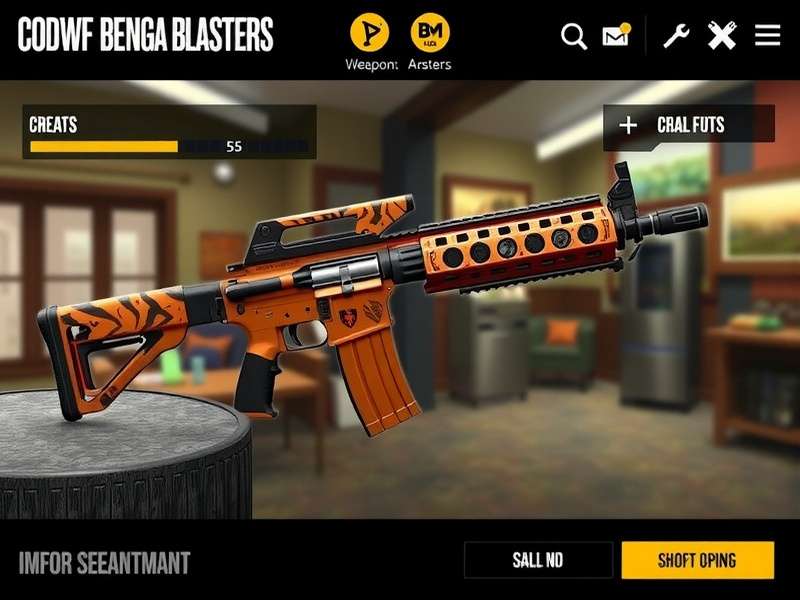Viewport: 800px width, 600px height.
Task: Open search with the magnifying glass
Action: coord(574,37)
